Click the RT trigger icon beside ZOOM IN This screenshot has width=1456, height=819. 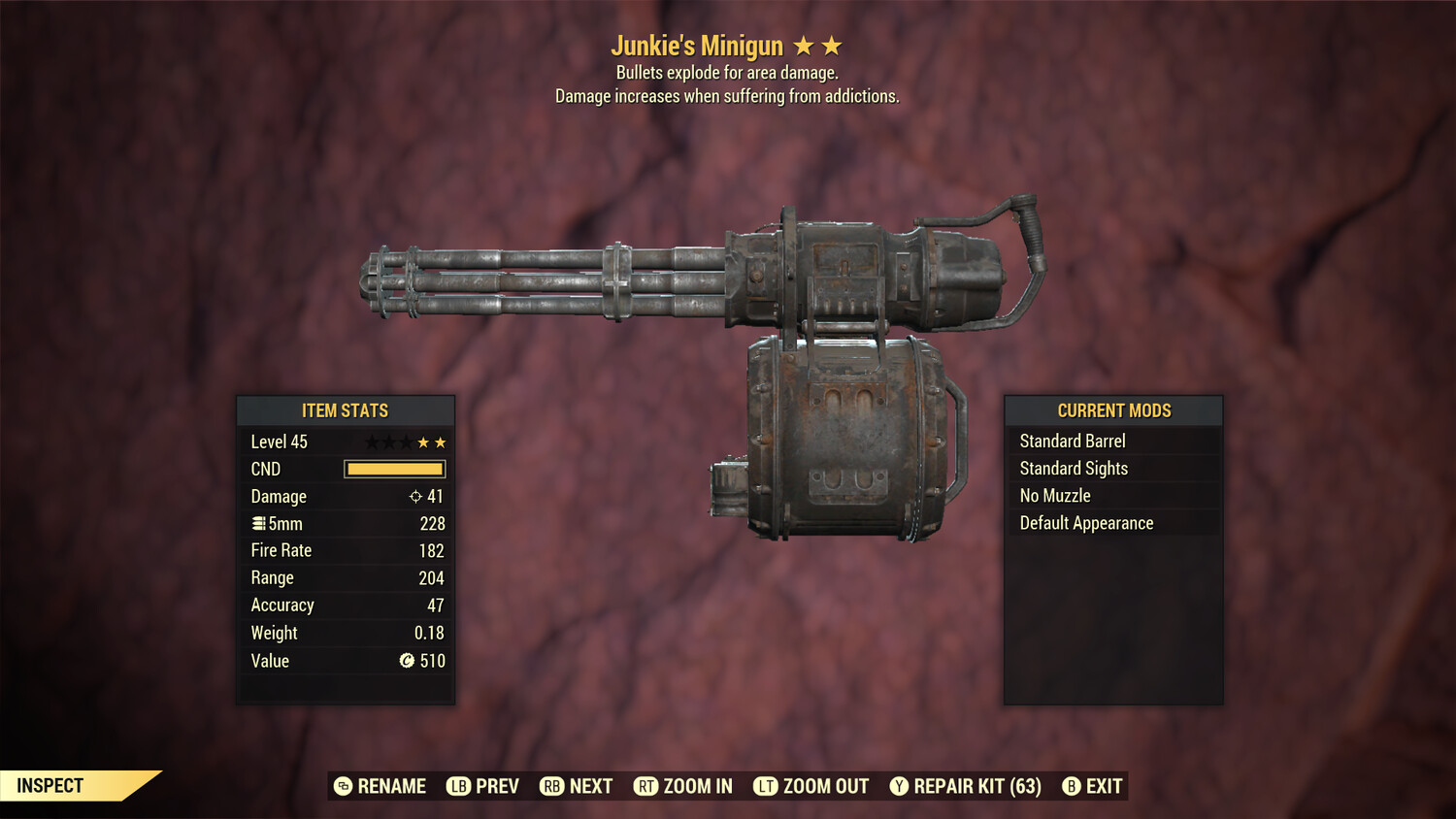tap(645, 786)
